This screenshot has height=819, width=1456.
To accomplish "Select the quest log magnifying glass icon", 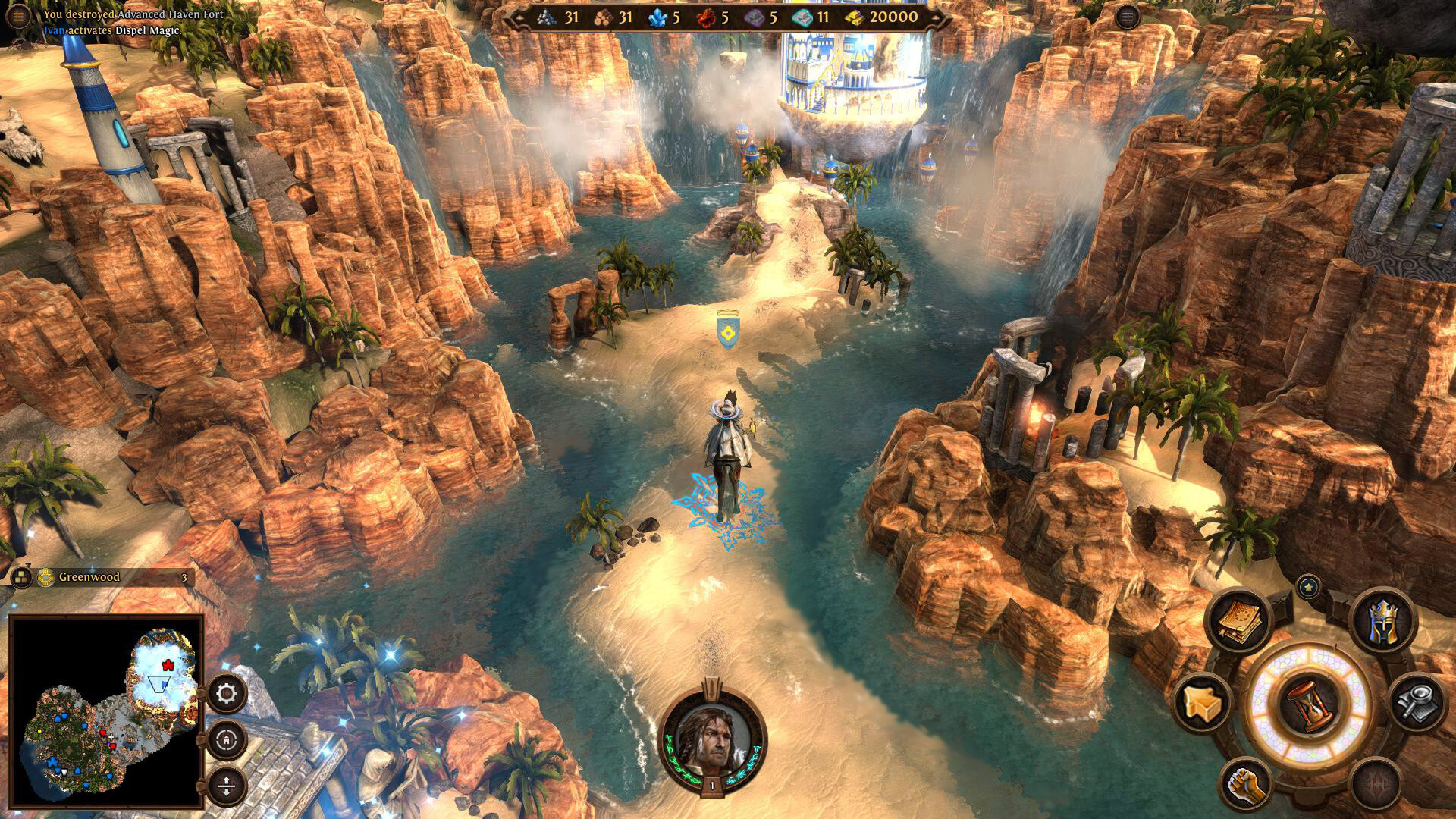I will point(1415,703).
